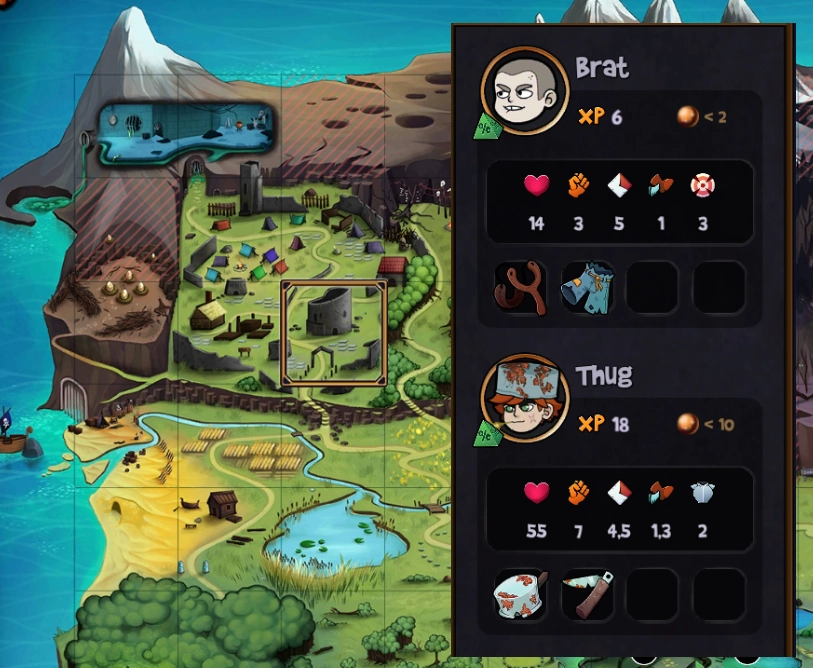
Task: Click the green dice badge on Brat's portrait
Action: tap(487, 126)
